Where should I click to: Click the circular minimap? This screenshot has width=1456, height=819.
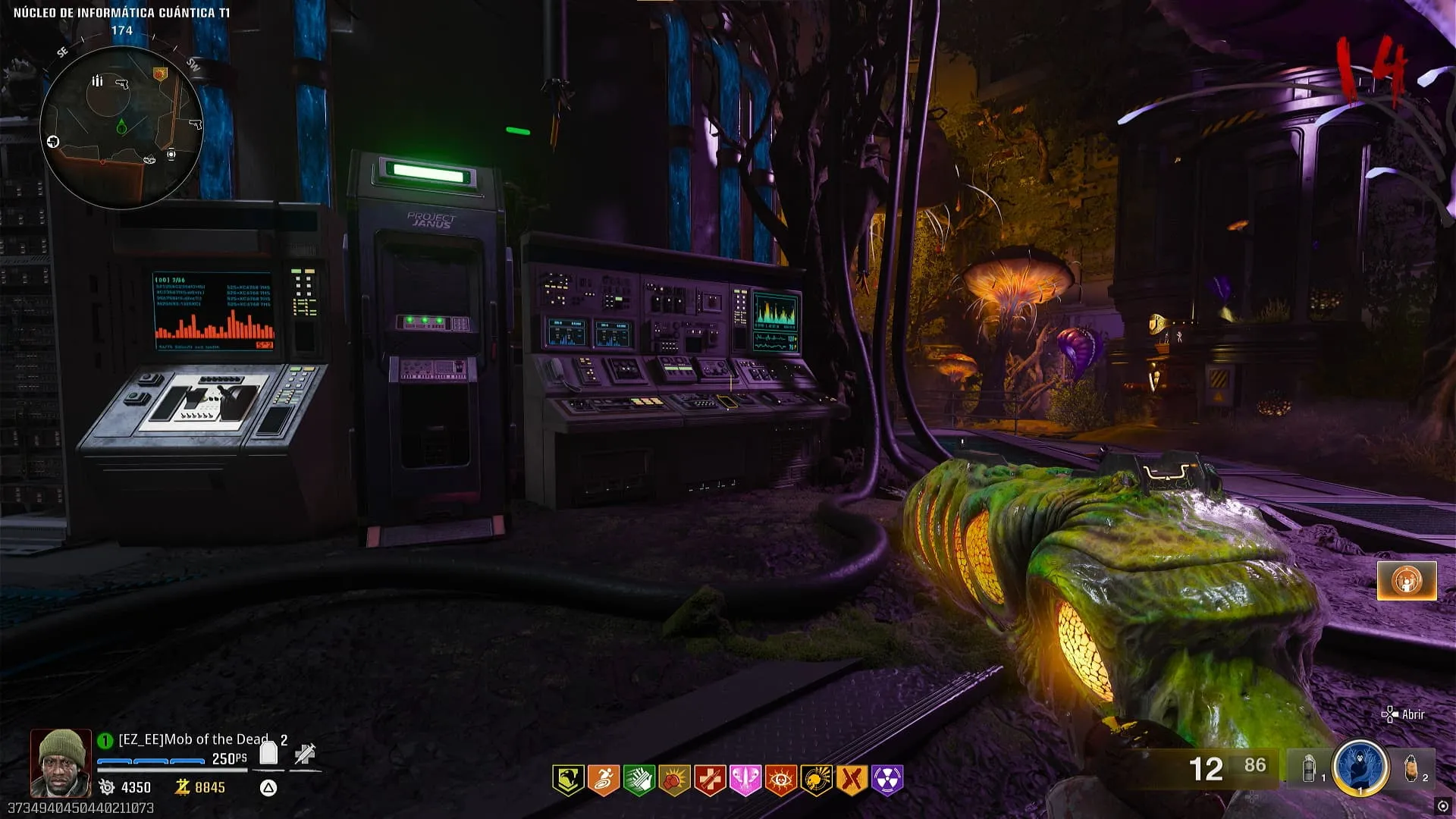pyautogui.click(x=121, y=127)
